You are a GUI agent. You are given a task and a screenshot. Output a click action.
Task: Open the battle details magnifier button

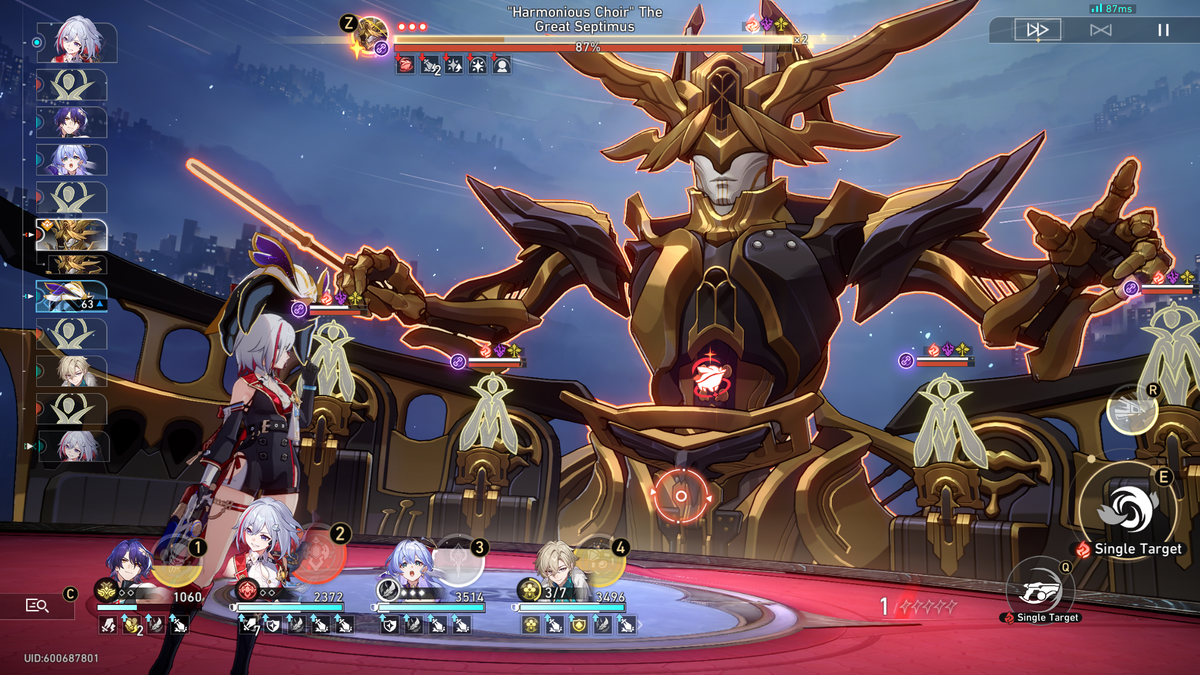(38, 605)
